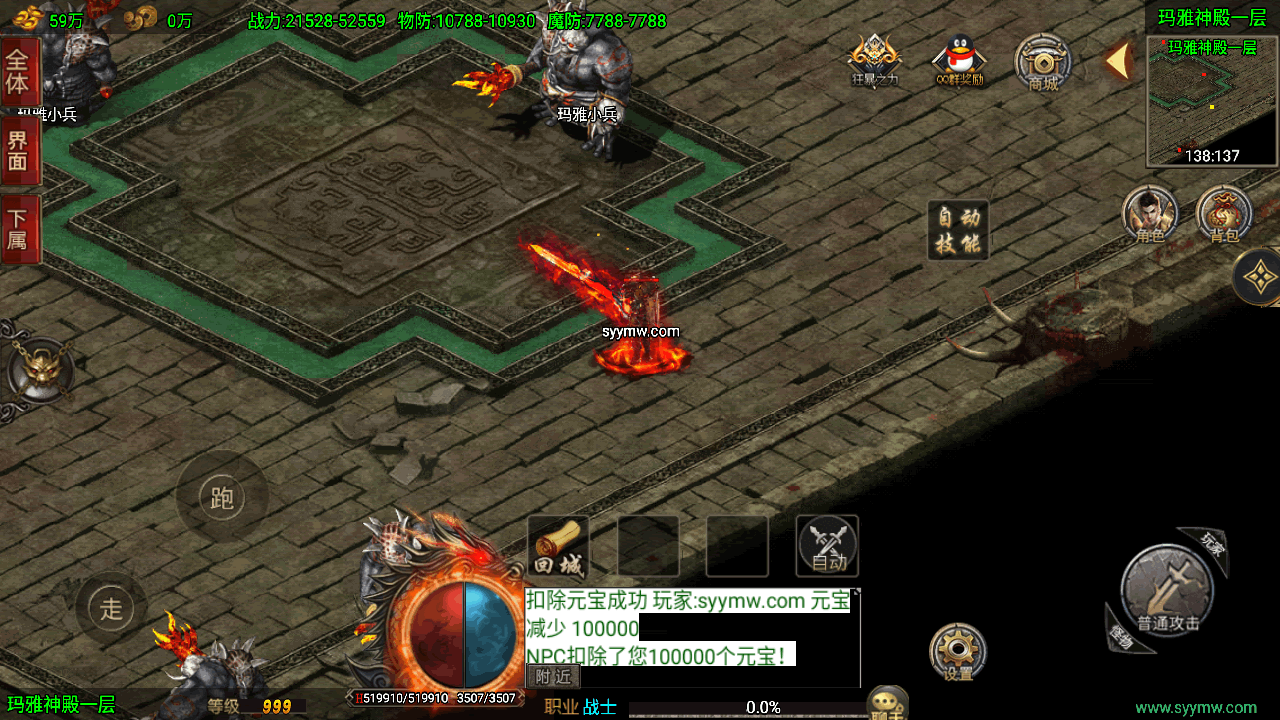
Task: Toggle 自动 auto-combat crossed swords
Action: 827,546
